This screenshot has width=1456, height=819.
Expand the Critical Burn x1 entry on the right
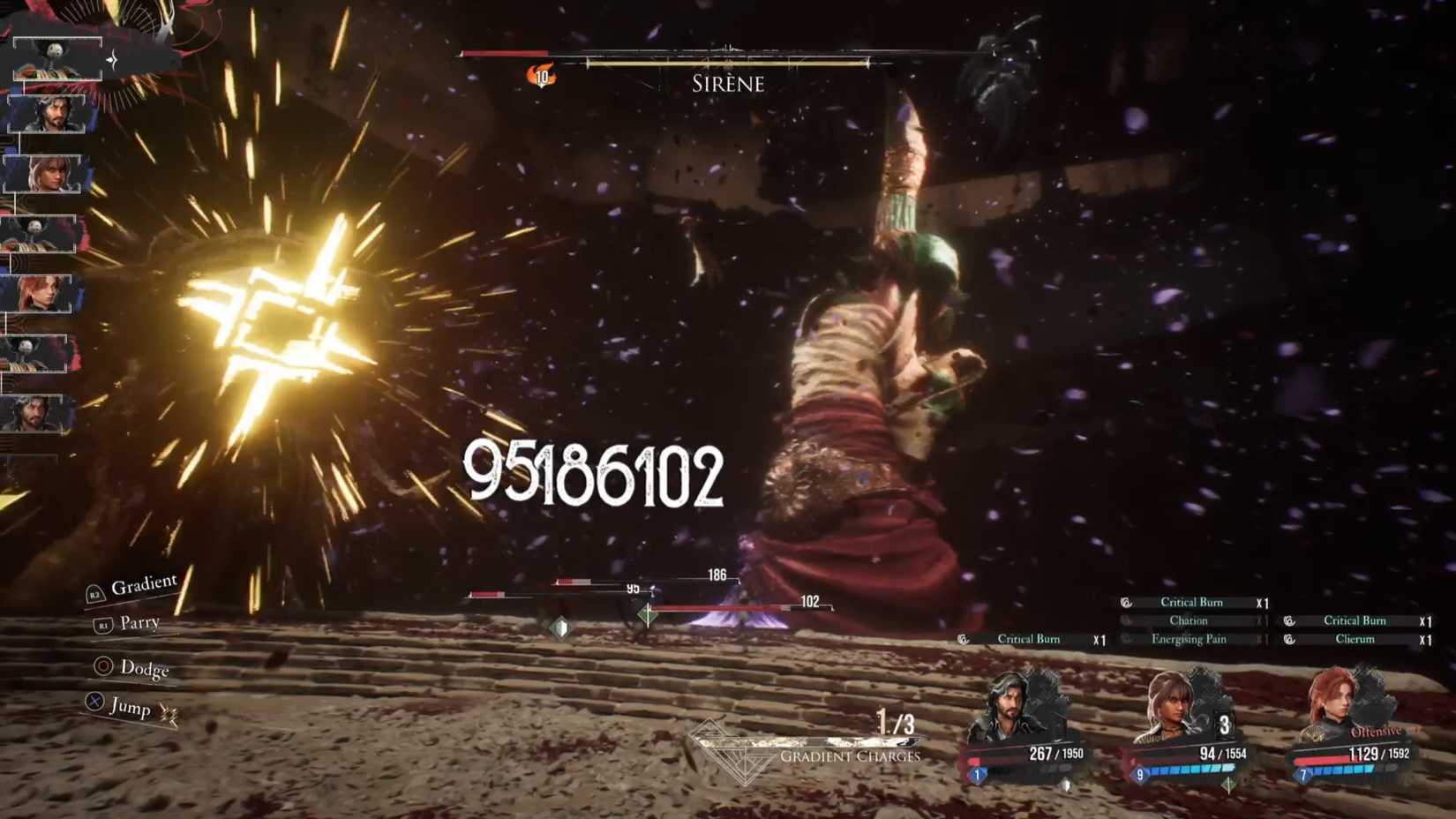tap(1355, 620)
